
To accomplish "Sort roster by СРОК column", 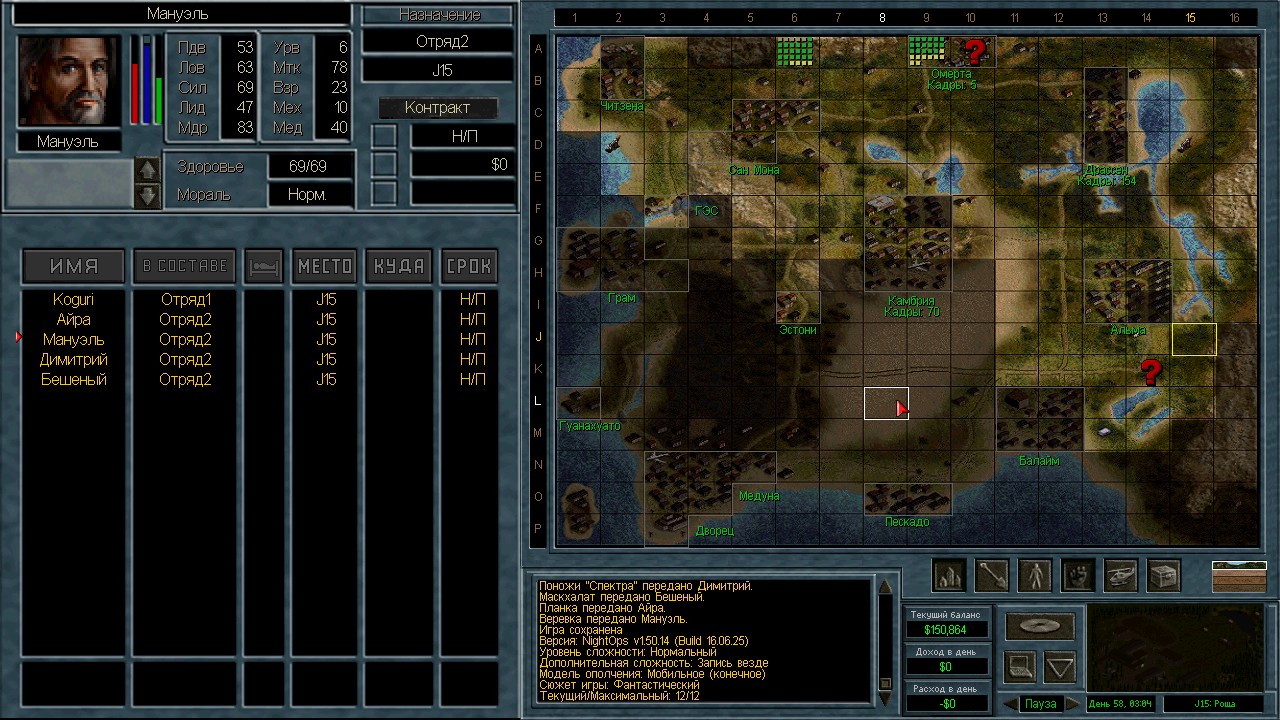I will click(x=469, y=266).
